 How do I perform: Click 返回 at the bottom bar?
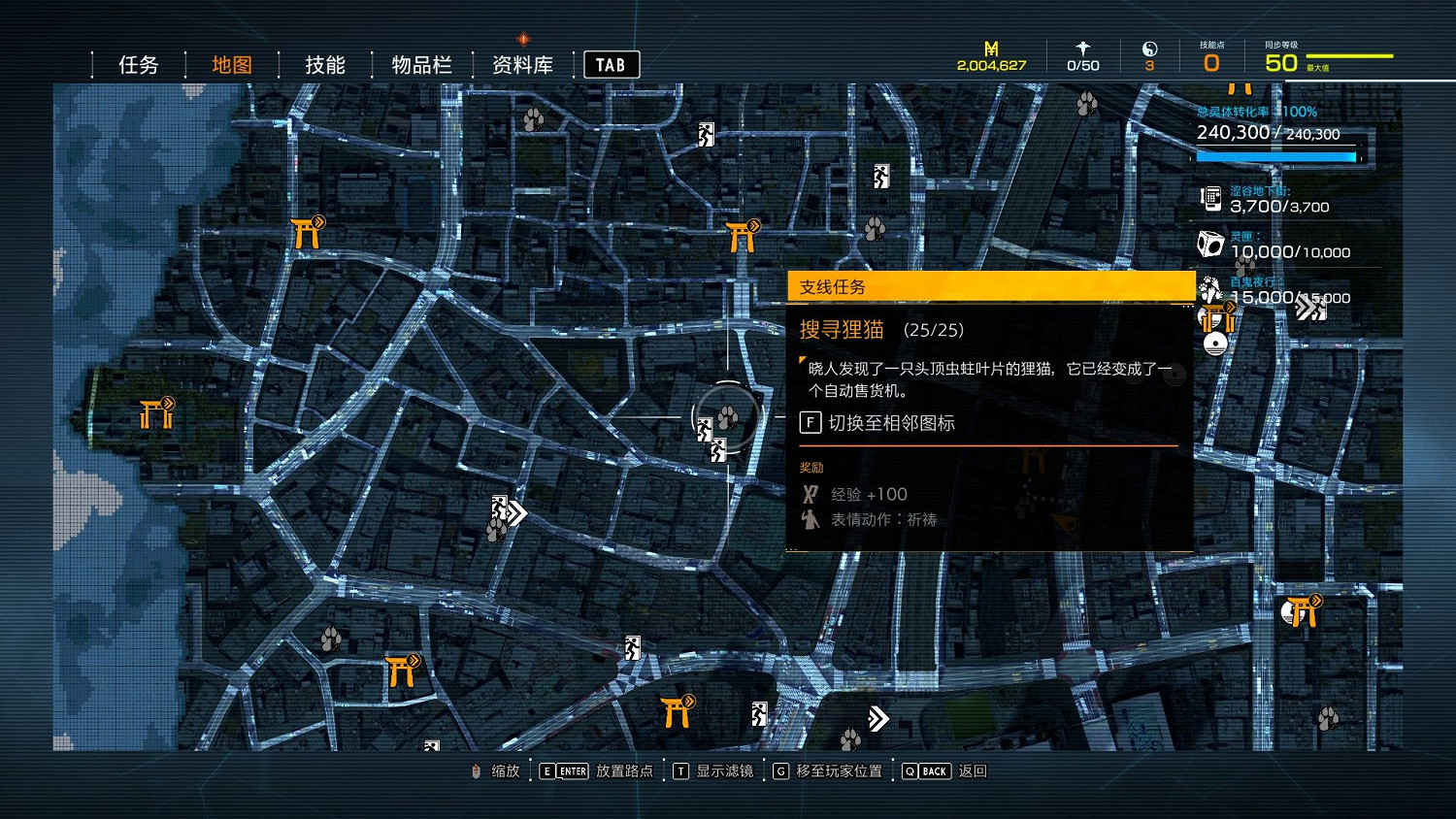coord(973,770)
